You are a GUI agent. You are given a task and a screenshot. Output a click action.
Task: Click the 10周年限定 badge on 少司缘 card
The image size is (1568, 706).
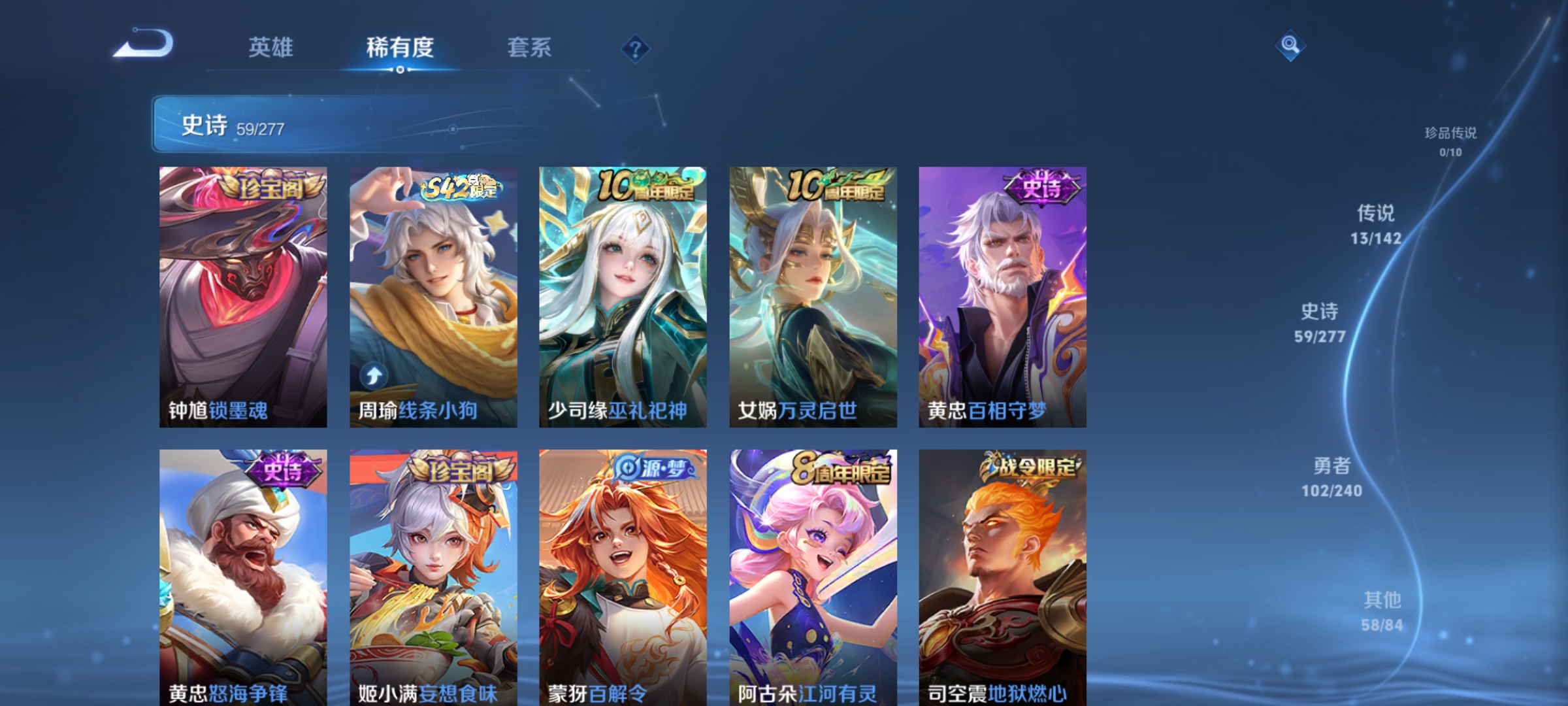(x=647, y=185)
